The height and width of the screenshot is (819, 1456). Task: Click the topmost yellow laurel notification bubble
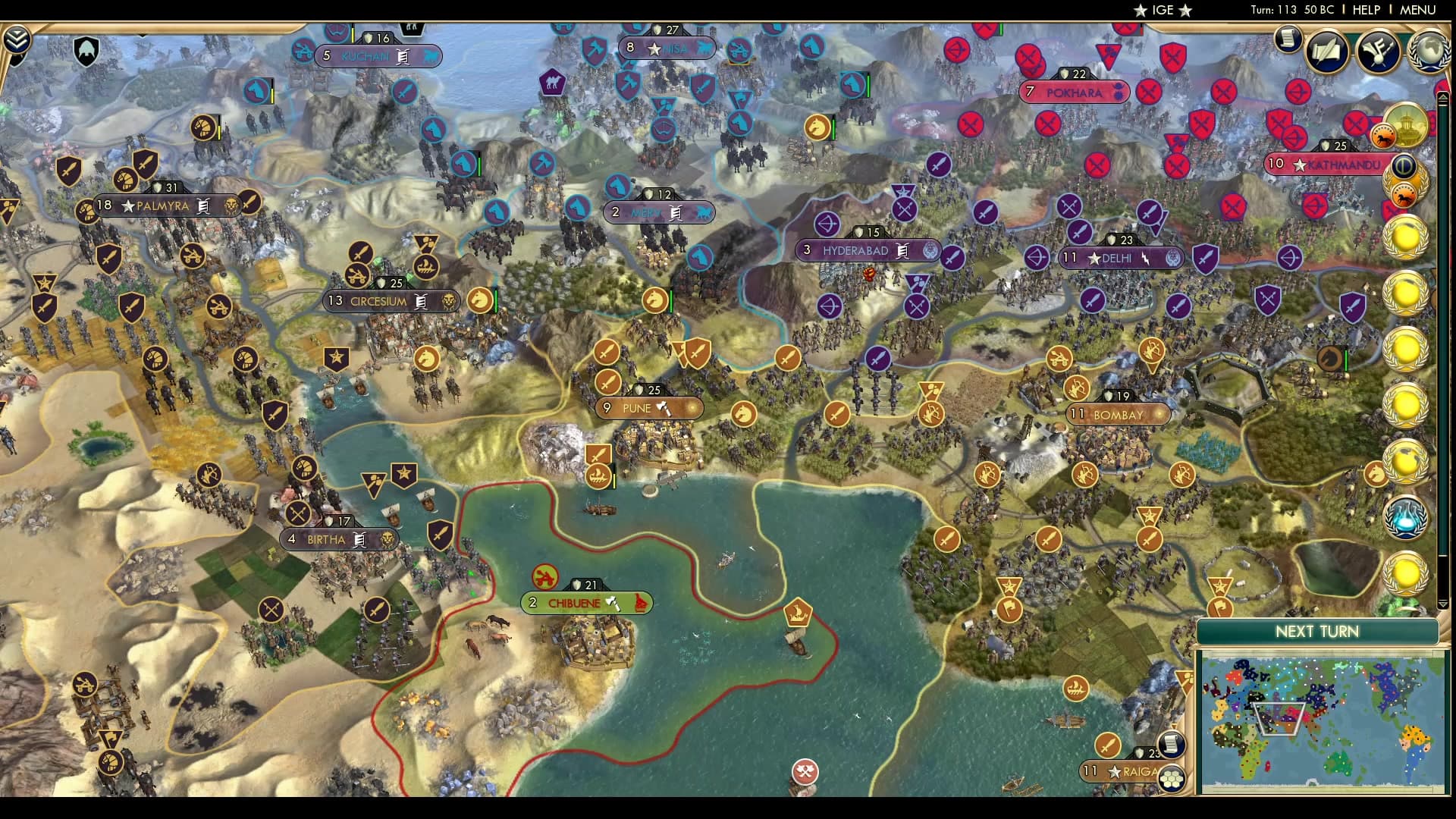click(x=1405, y=238)
